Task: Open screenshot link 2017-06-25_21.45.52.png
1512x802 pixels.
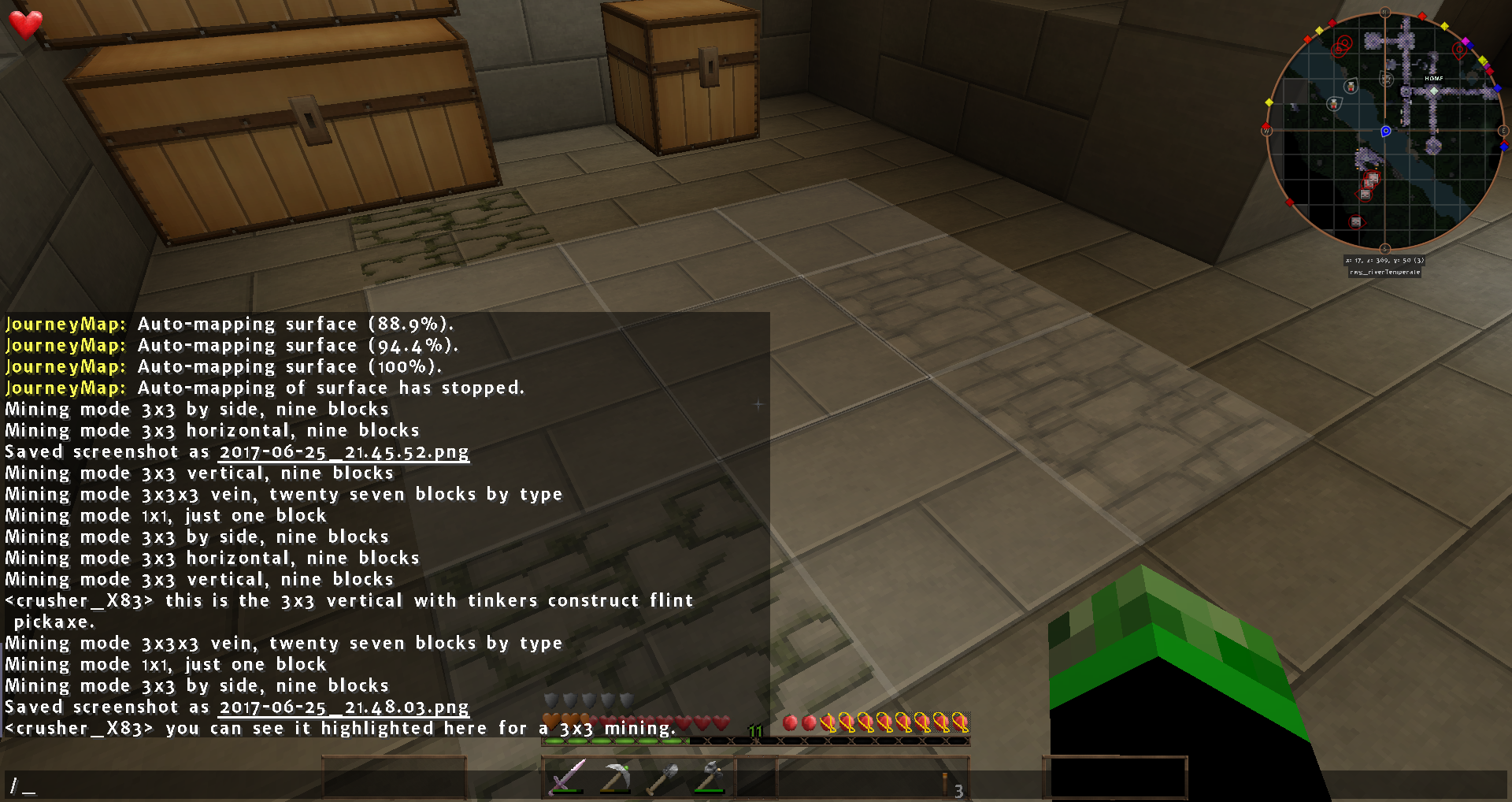Action: [x=343, y=451]
